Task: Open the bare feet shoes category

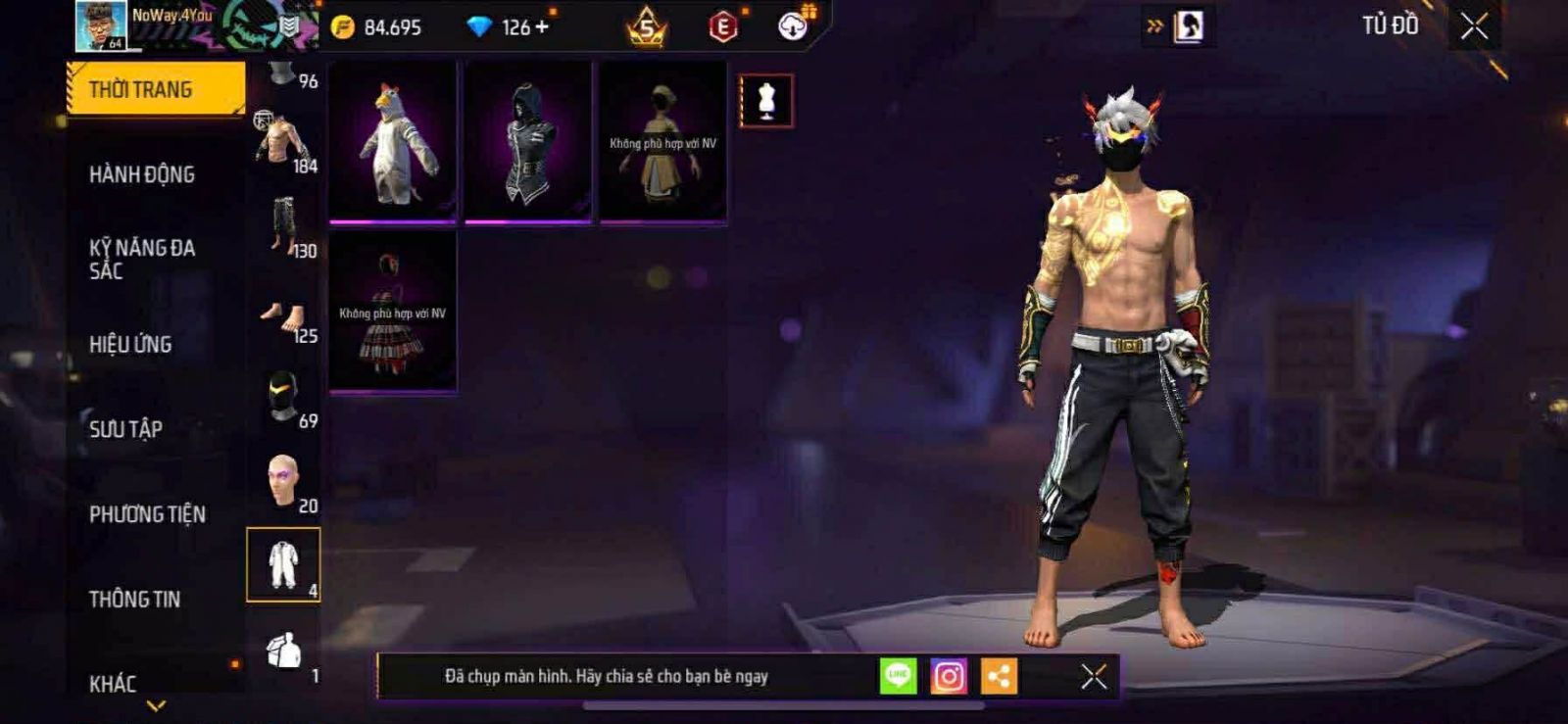Action: coord(283,315)
